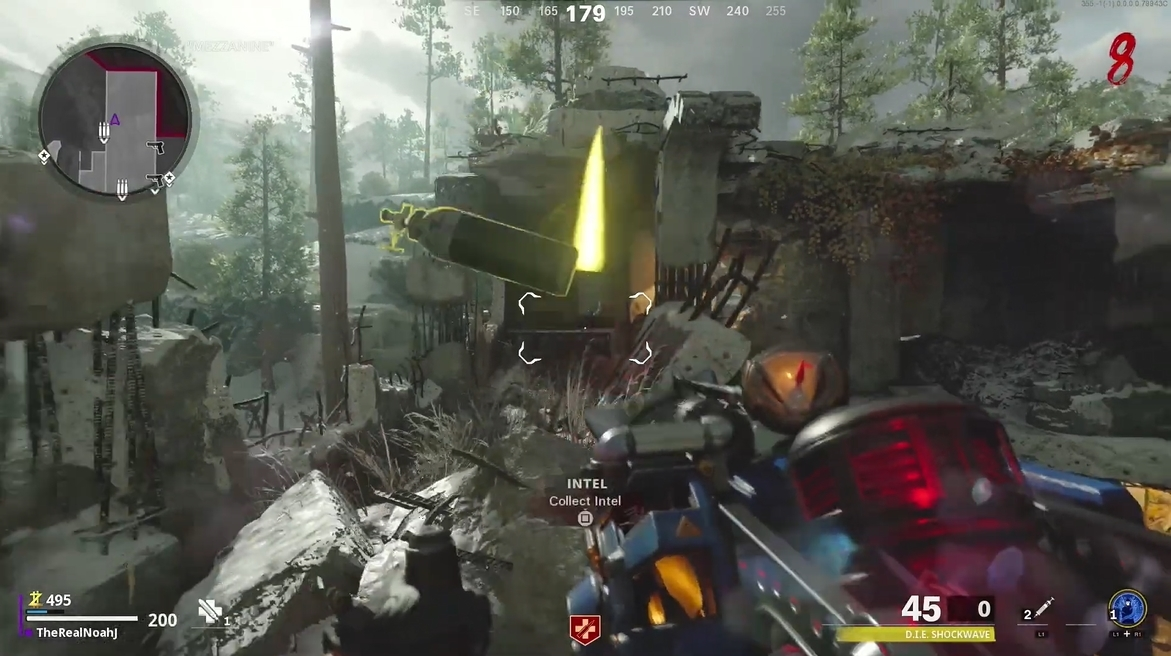
Task: Use the stim shot syringe icon
Action: [1044, 609]
